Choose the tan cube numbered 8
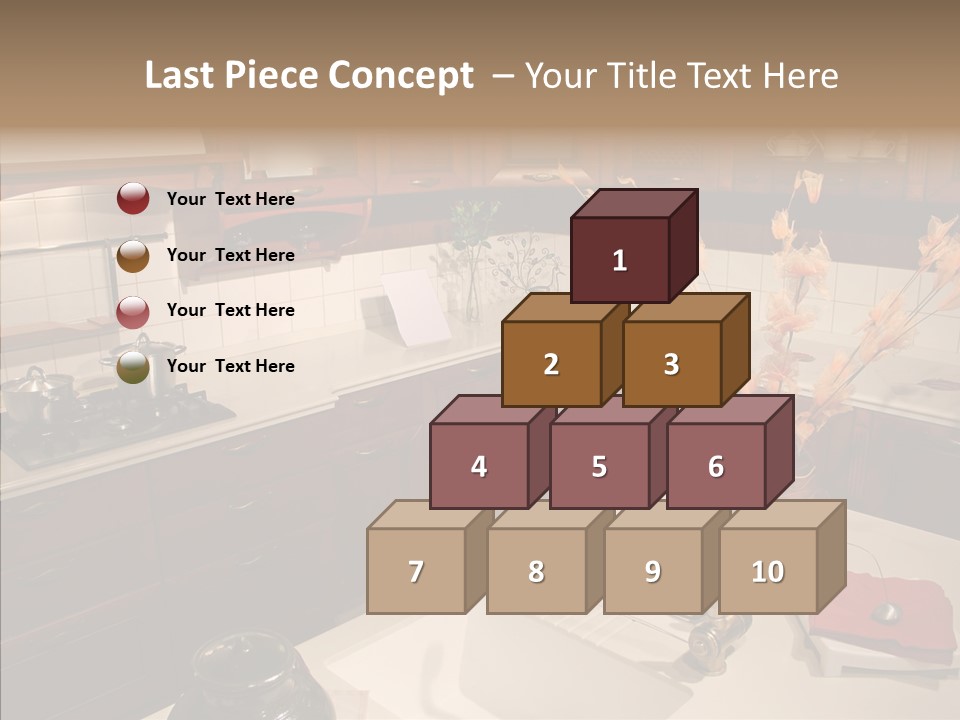 click(x=536, y=571)
